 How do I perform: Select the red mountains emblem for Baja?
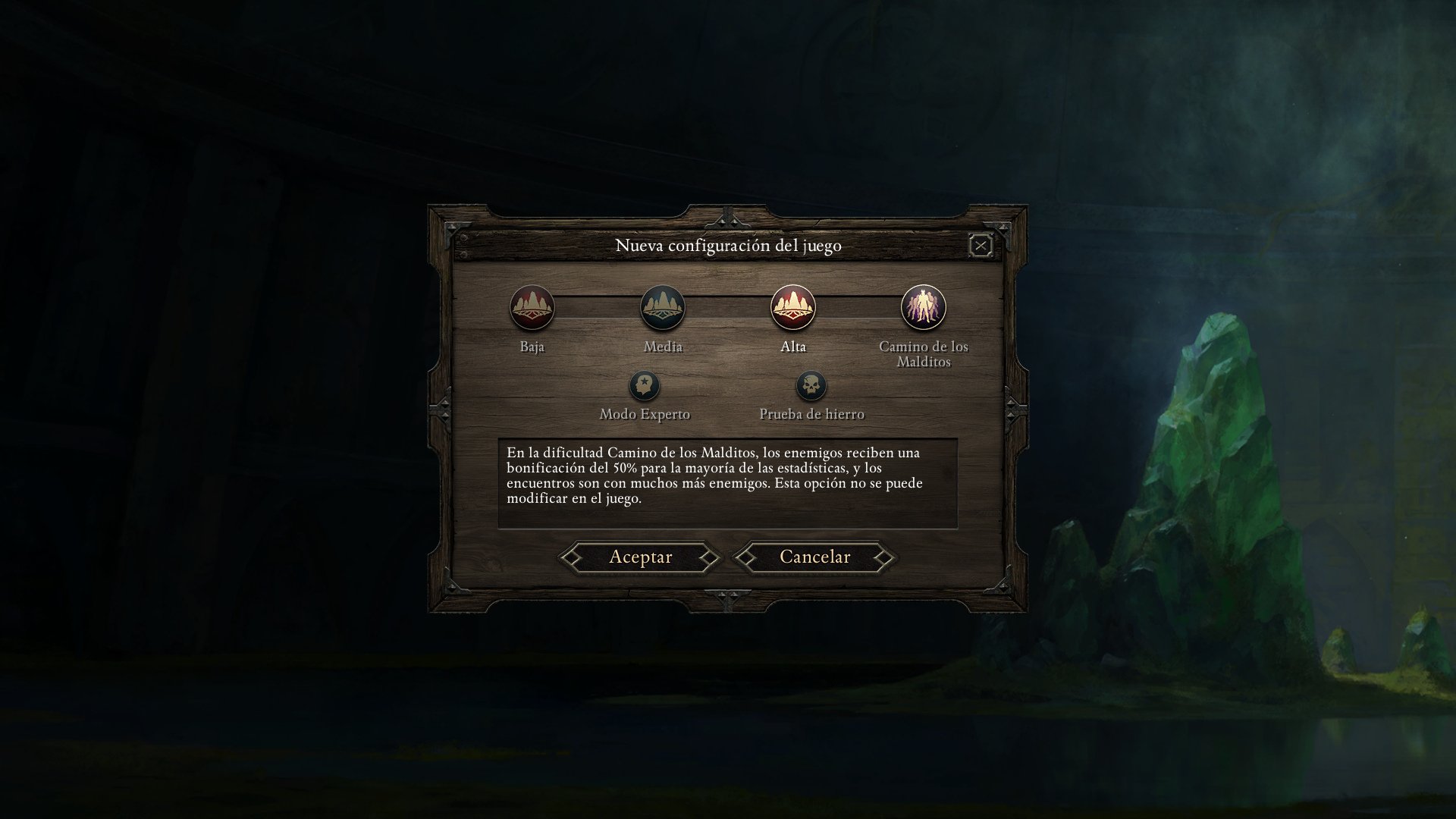coord(533,308)
